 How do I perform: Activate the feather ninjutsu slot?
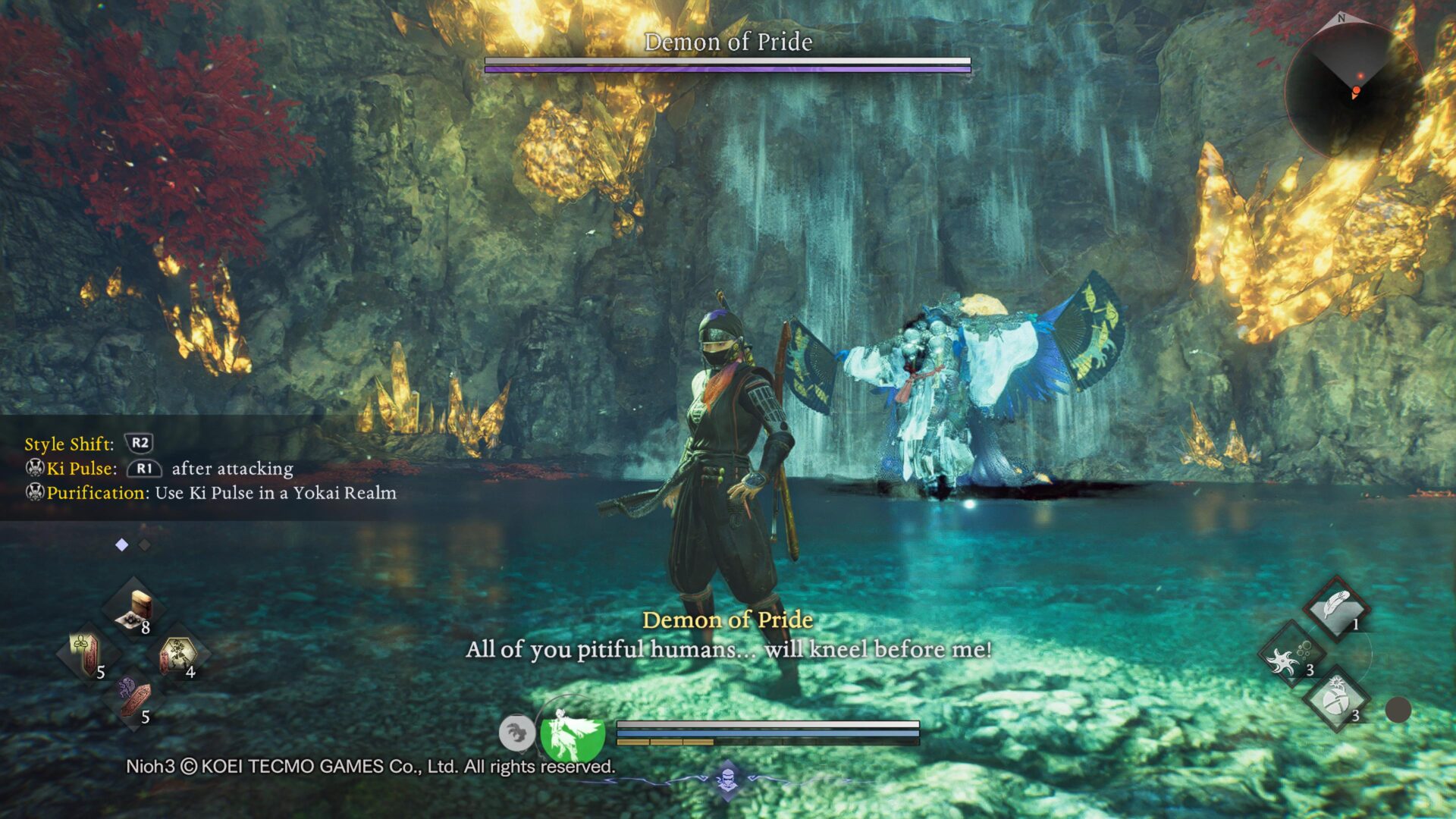click(1336, 609)
